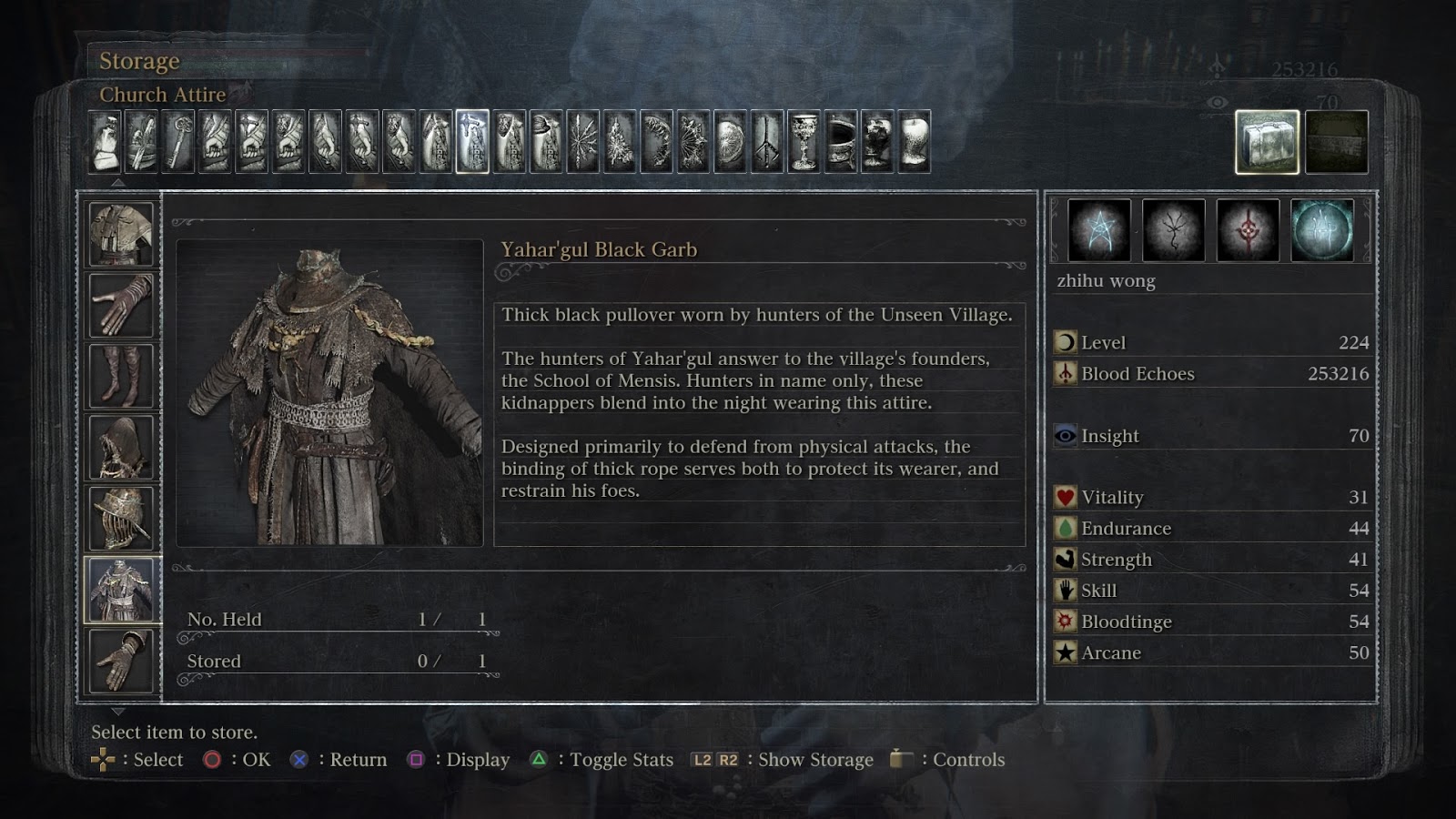Screen dimensions: 1456x819
Task: Open the consumables bottle category tab
Action: click(106, 142)
